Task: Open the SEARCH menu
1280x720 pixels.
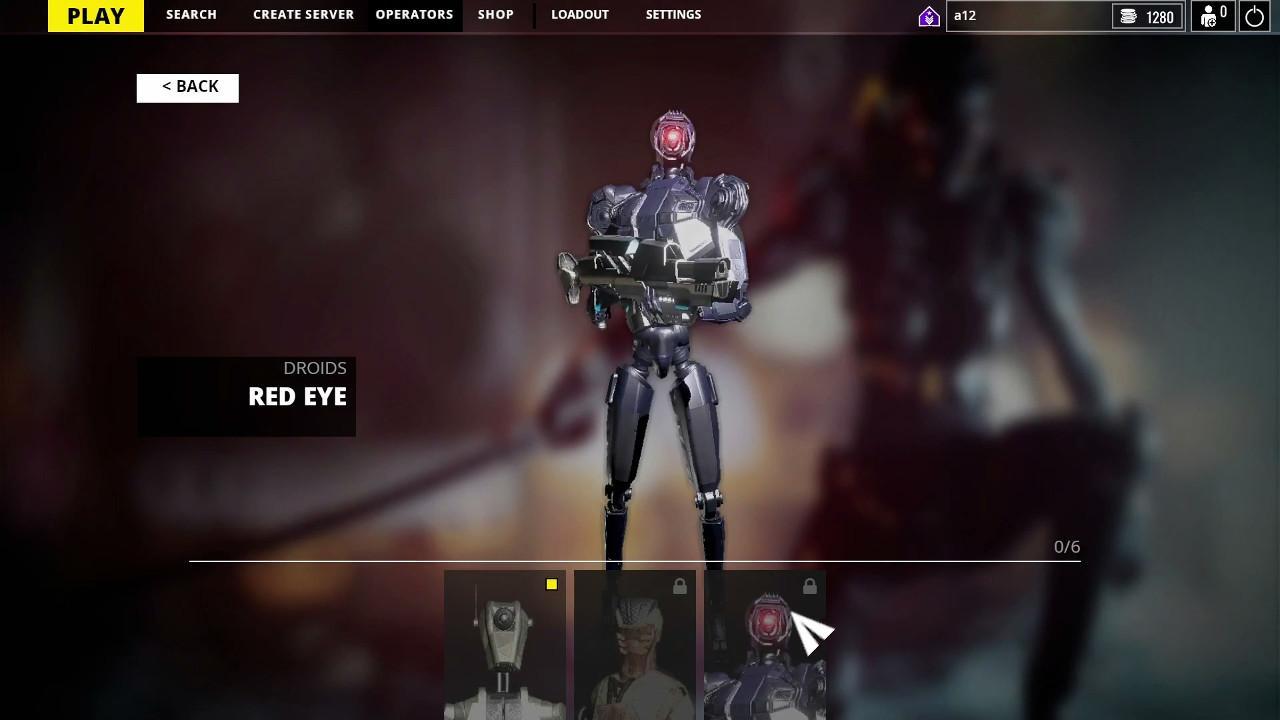Action: tap(191, 15)
